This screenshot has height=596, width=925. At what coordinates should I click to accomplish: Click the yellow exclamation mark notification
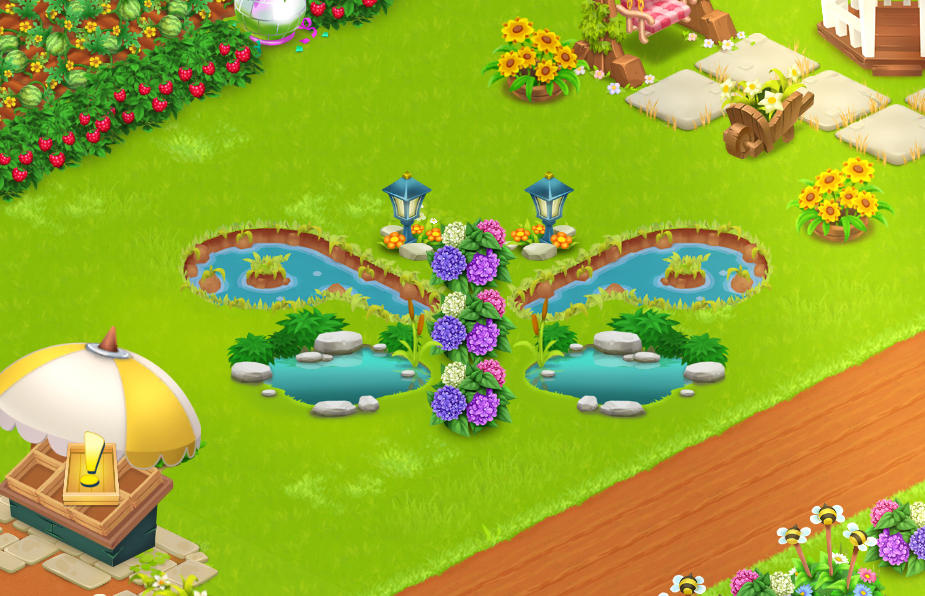tap(93, 459)
